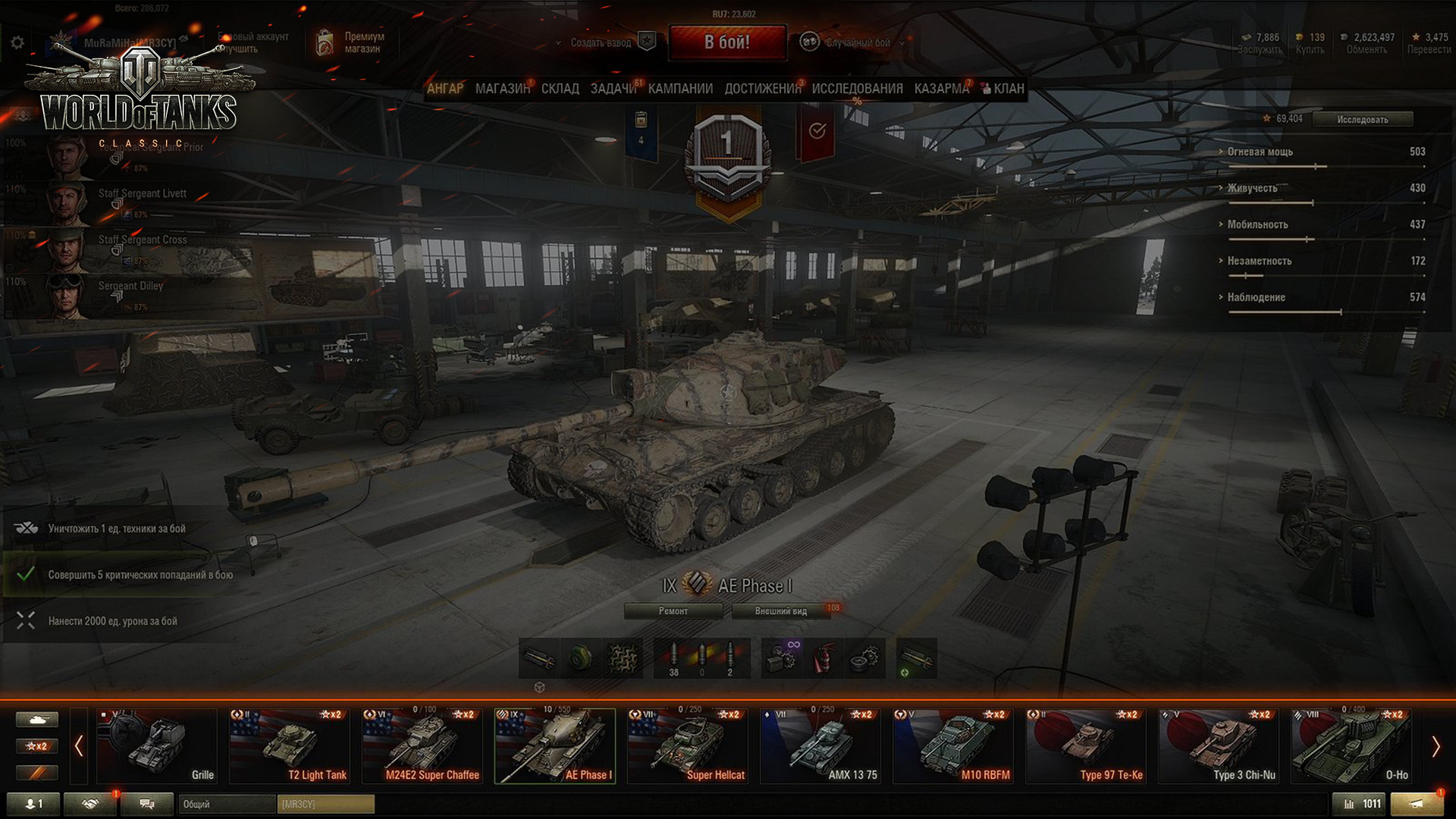Open the Случайный бой battle type dropdown
Screen dimensions: 1456x819
(x=857, y=42)
